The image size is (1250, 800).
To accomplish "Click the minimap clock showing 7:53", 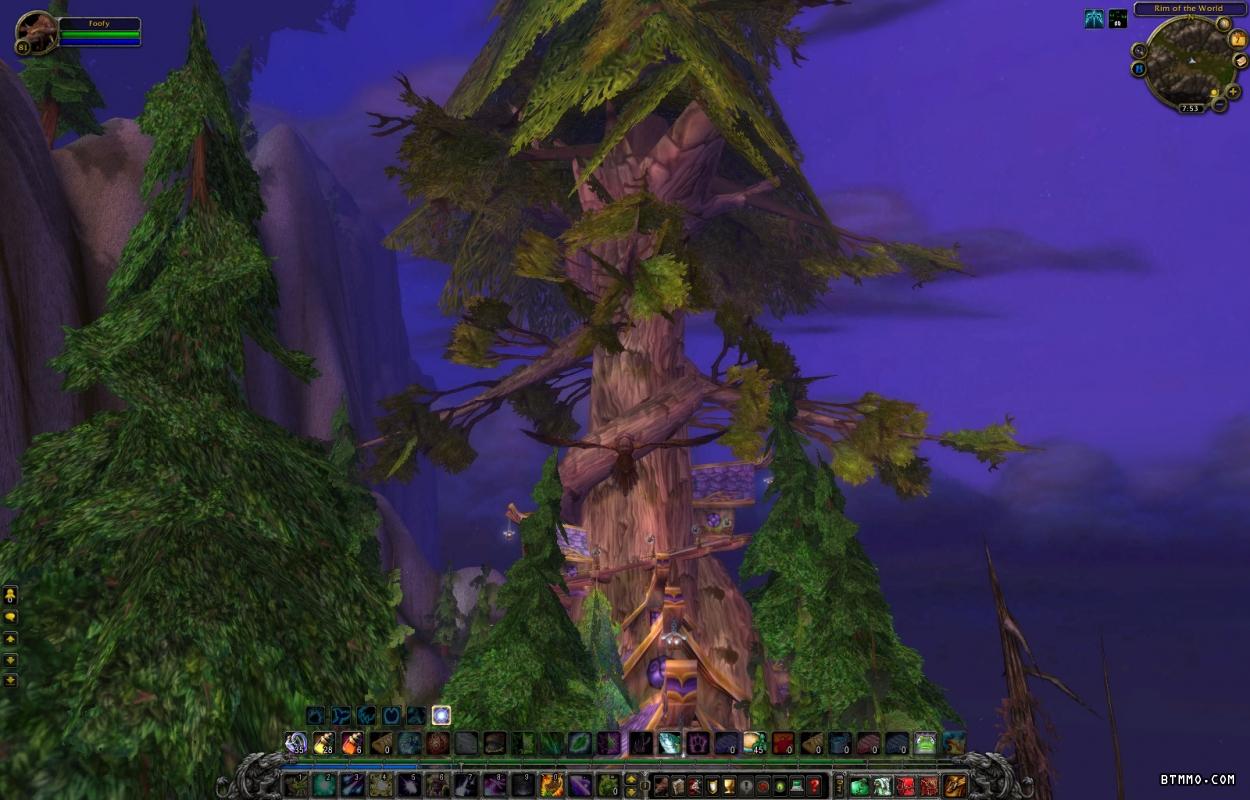I will [x=1190, y=108].
